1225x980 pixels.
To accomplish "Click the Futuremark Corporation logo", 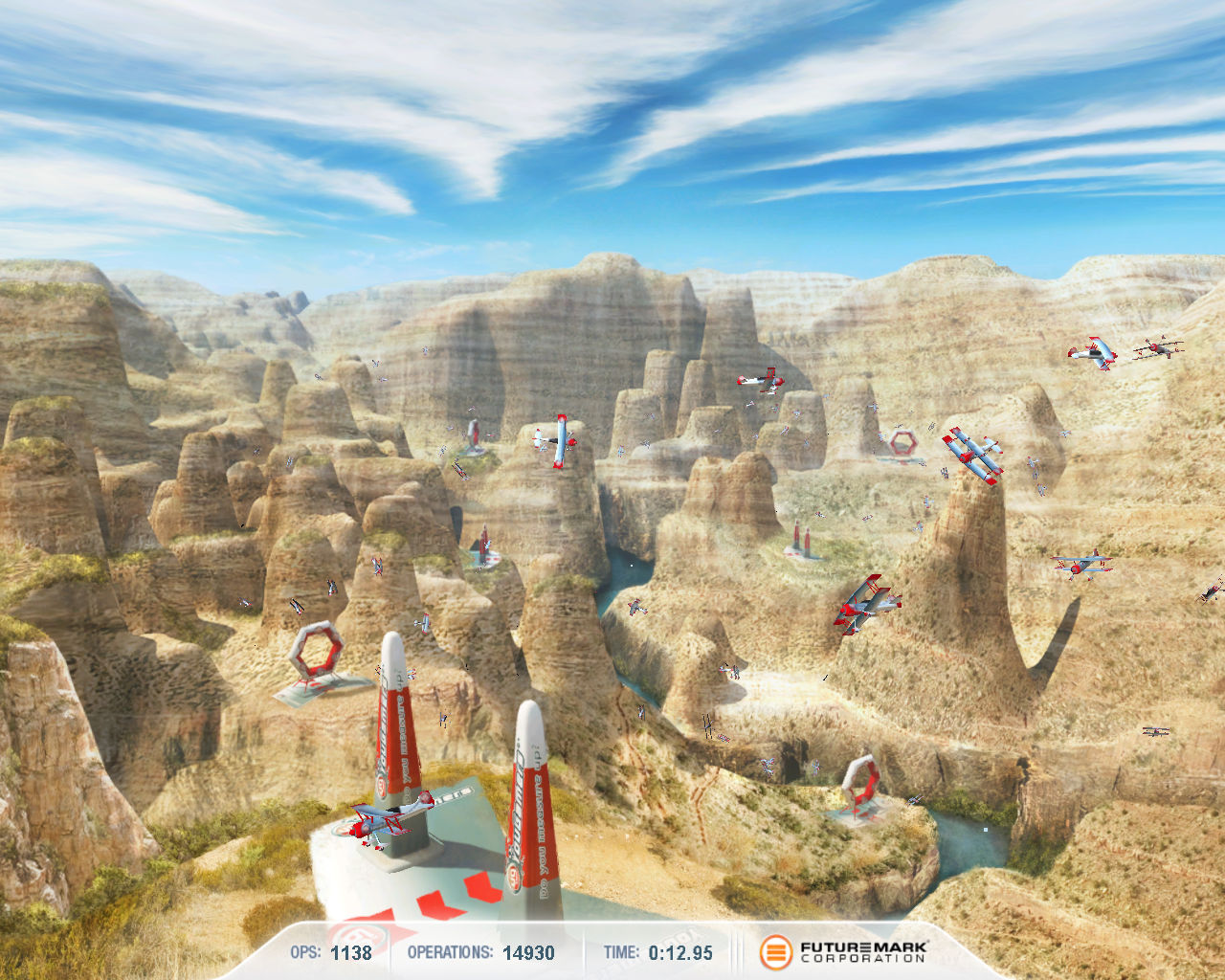I will click(x=843, y=951).
